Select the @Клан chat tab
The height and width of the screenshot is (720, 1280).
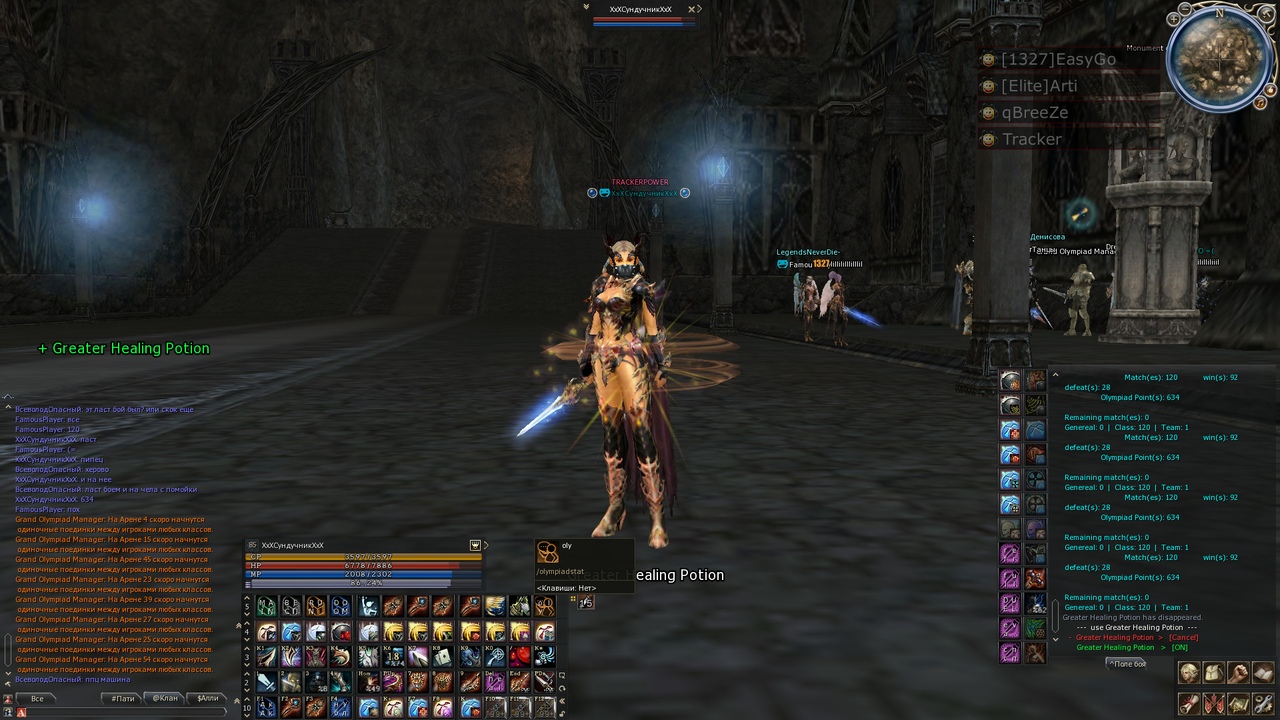(x=165, y=698)
